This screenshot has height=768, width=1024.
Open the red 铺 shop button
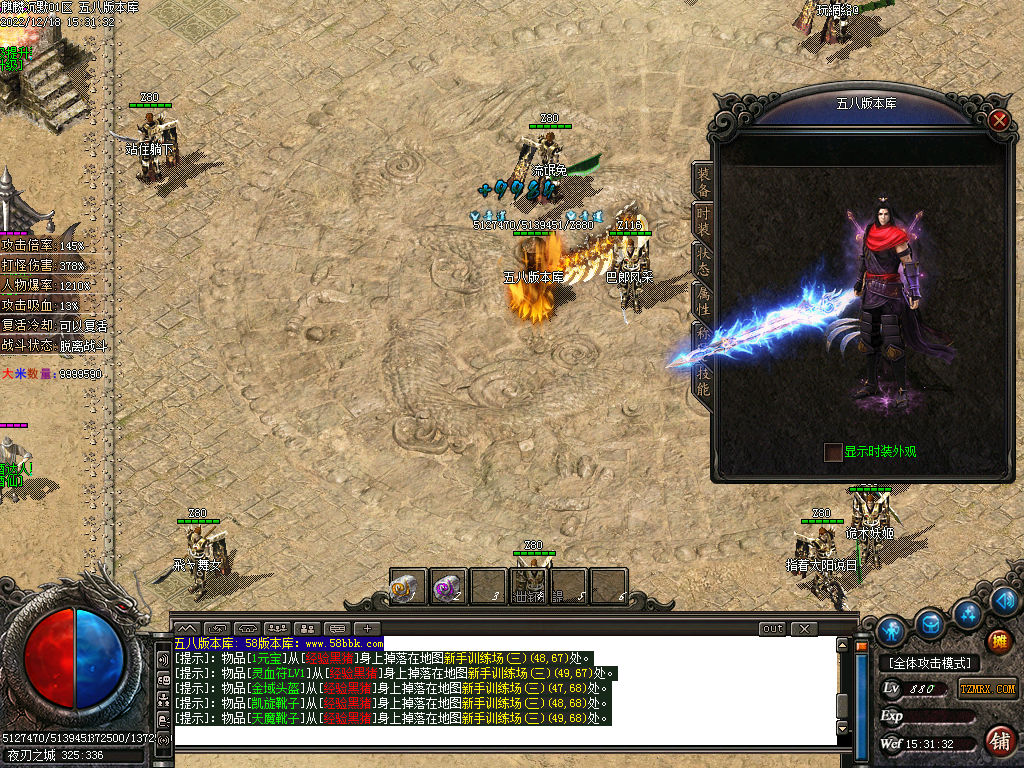pos(998,741)
